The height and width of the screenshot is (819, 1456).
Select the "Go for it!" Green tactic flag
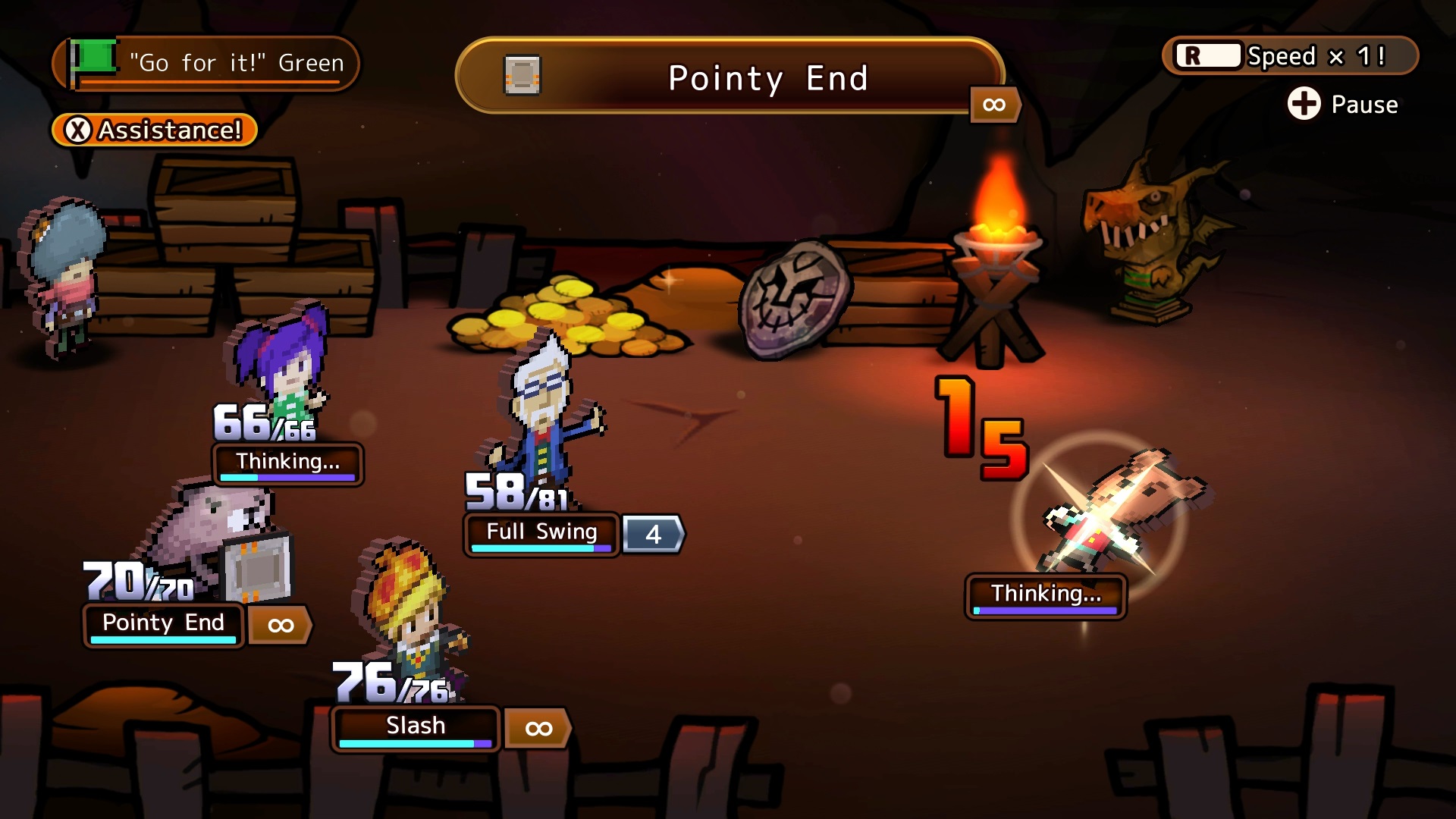click(x=205, y=63)
